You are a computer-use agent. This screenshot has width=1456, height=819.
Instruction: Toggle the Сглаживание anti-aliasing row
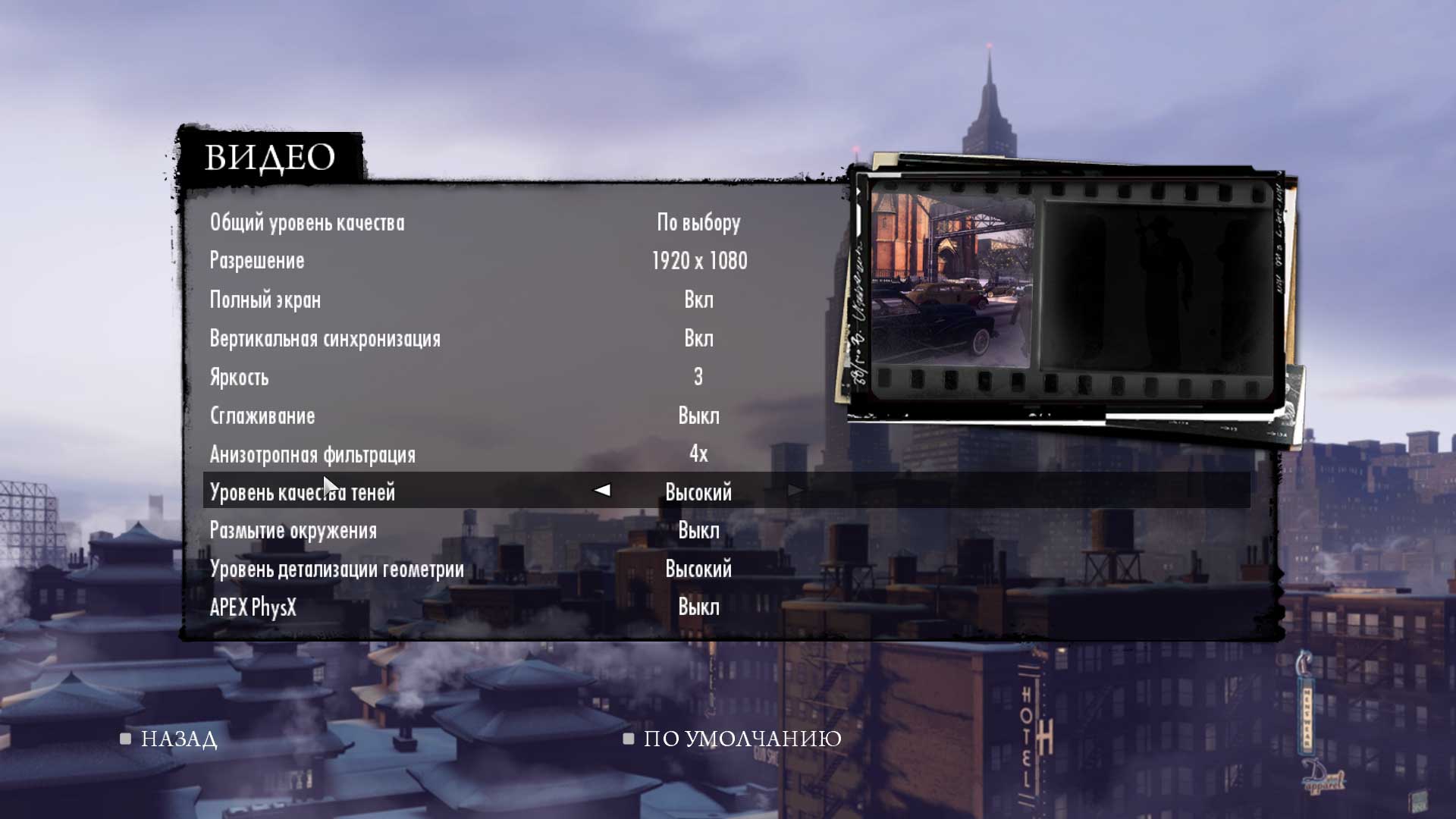(262, 416)
